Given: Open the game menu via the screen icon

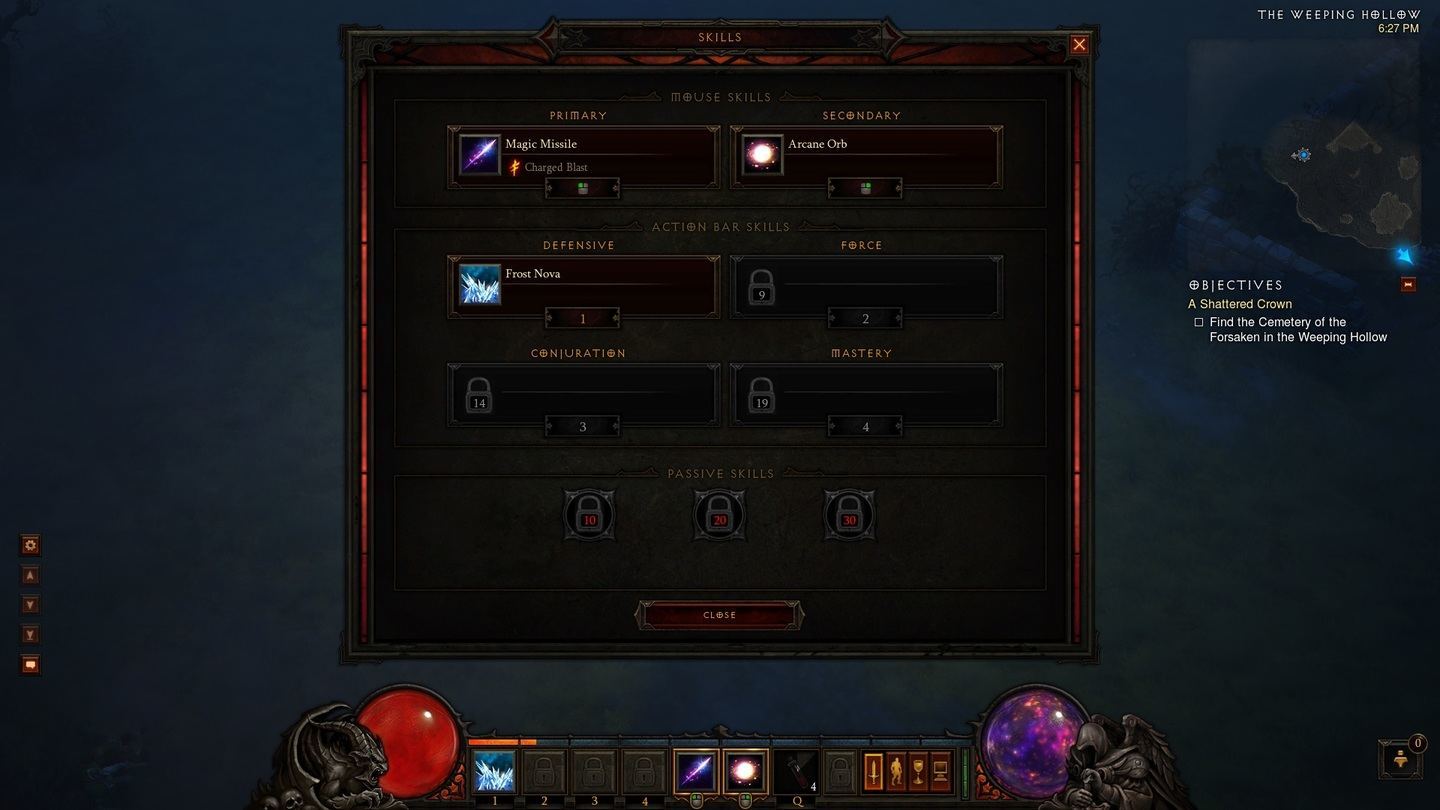Looking at the screenshot, I should coord(940,770).
